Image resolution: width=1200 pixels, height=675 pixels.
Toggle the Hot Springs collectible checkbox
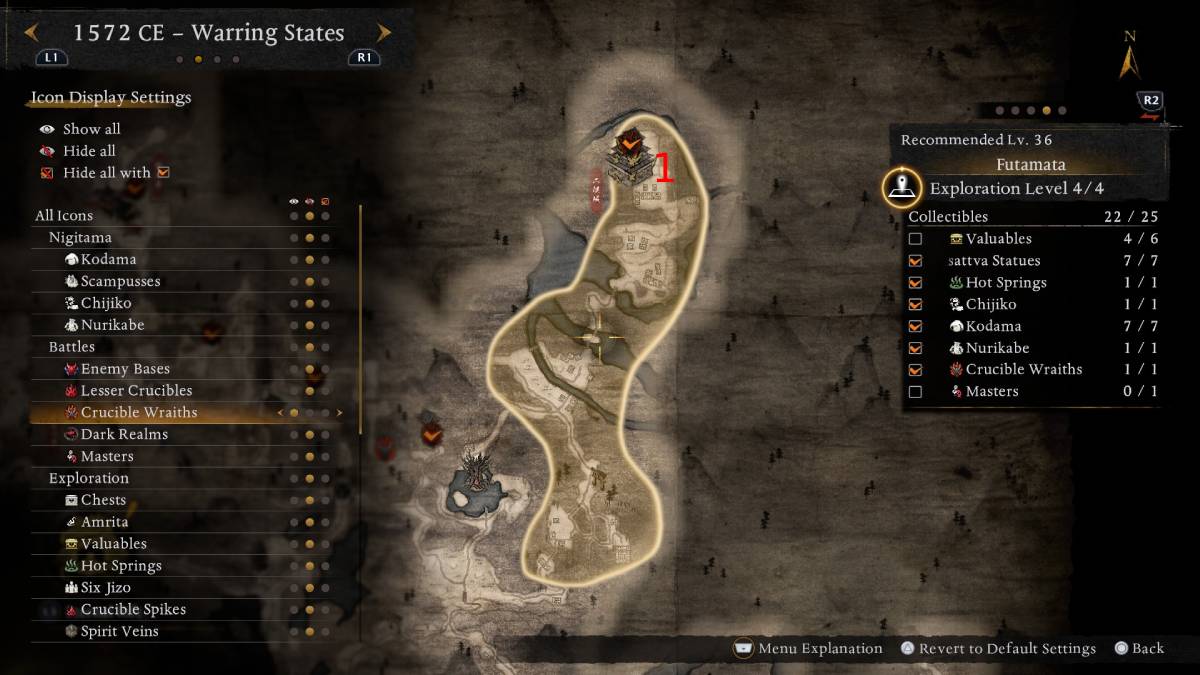click(x=915, y=283)
